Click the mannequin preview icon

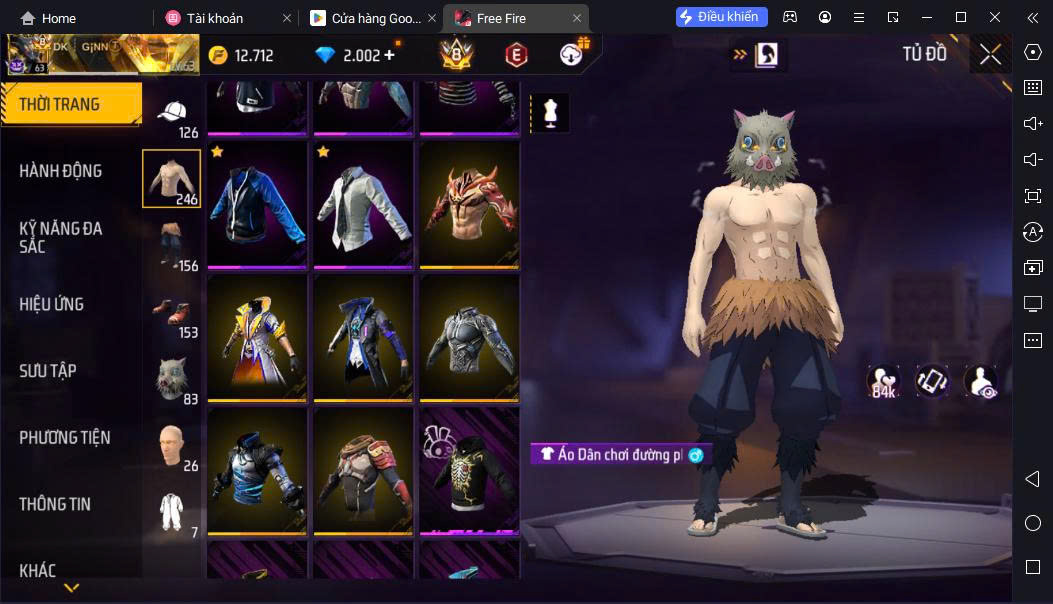tap(549, 112)
